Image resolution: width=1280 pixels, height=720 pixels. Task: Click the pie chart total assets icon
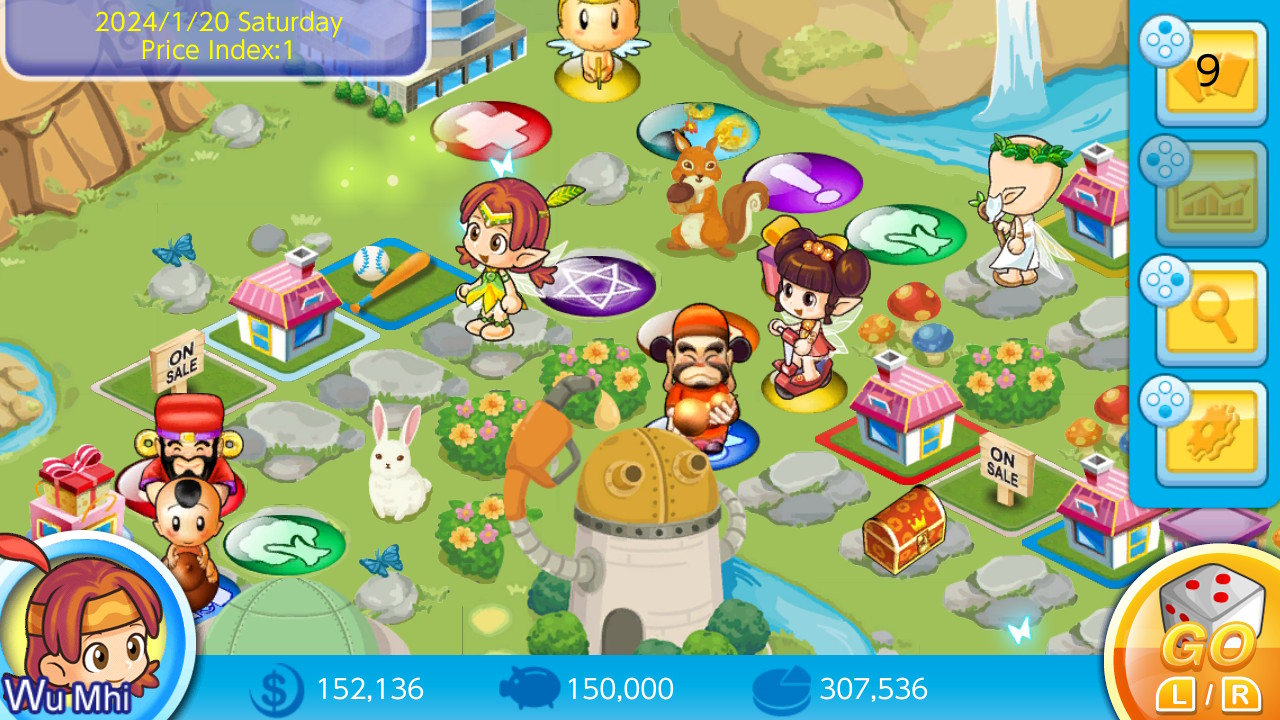click(x=781, y=688)
